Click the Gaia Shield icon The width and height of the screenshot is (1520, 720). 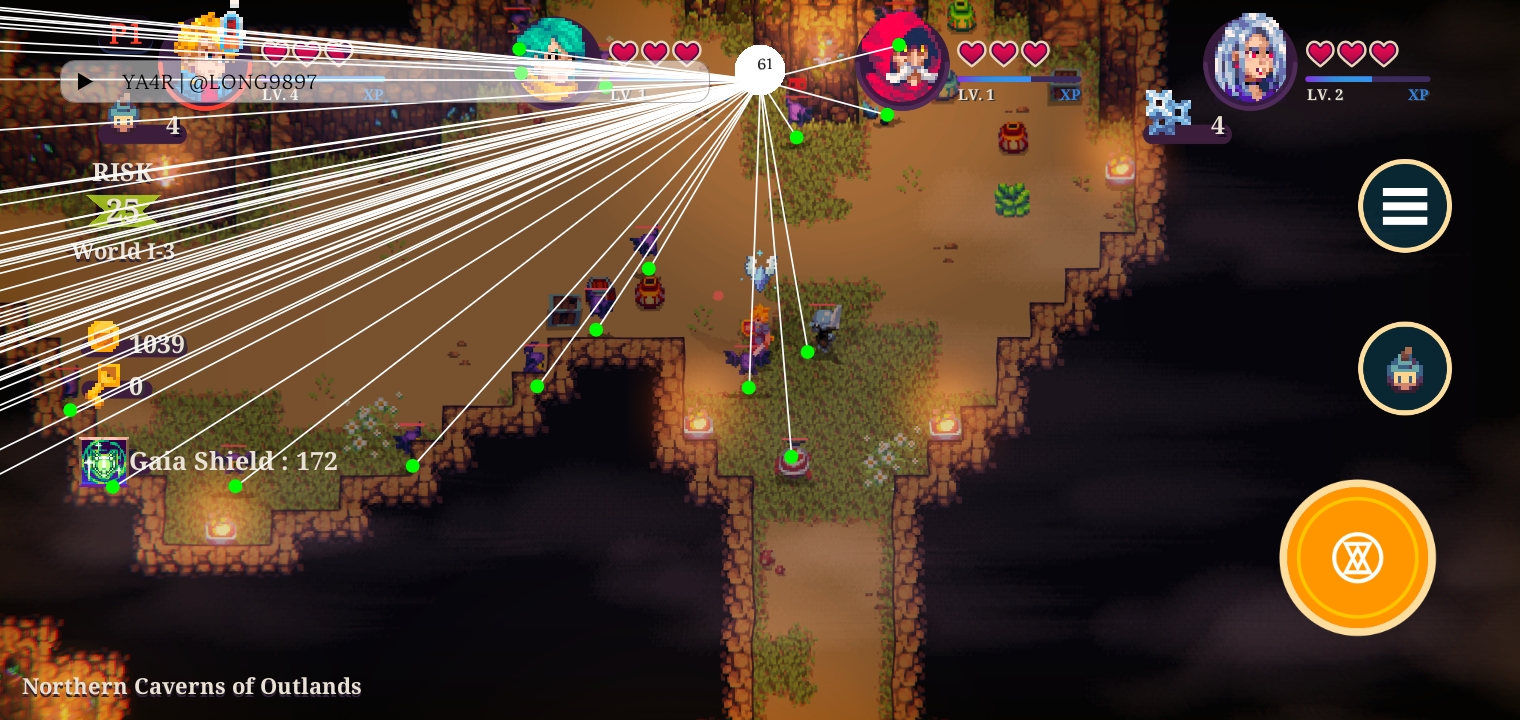[104, 462]
